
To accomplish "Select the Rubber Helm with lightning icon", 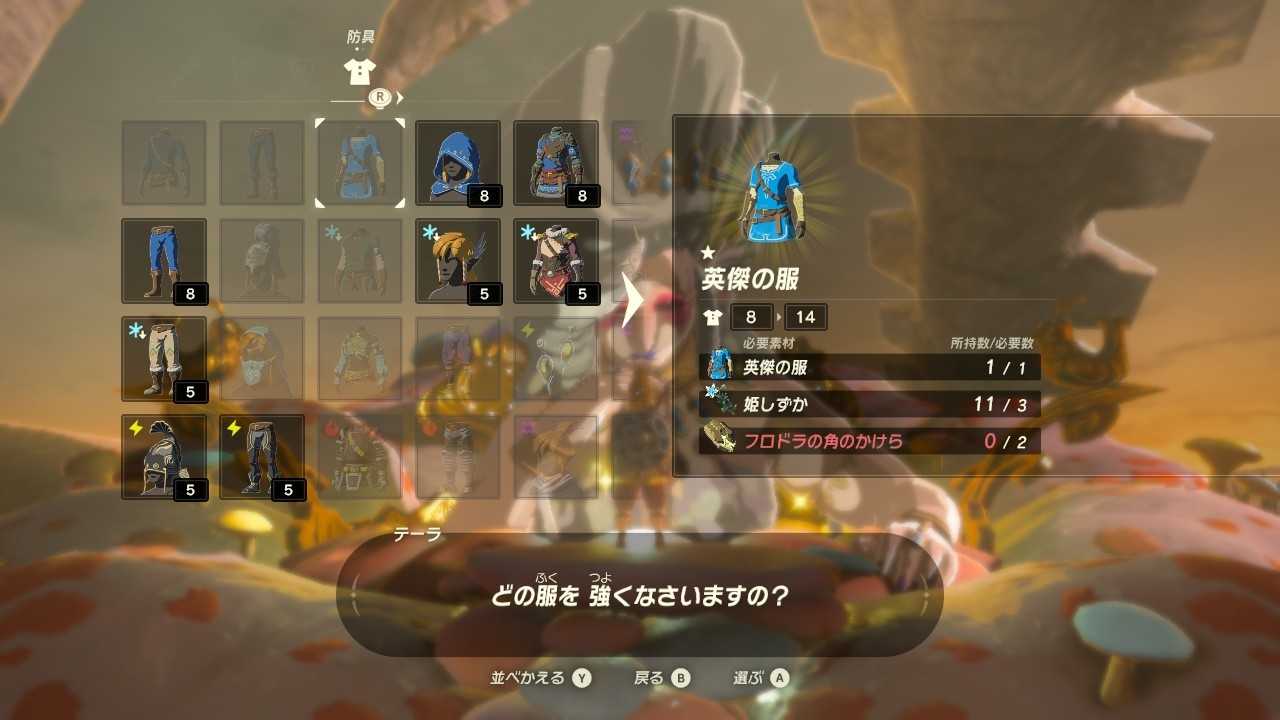I will point(163,456).
